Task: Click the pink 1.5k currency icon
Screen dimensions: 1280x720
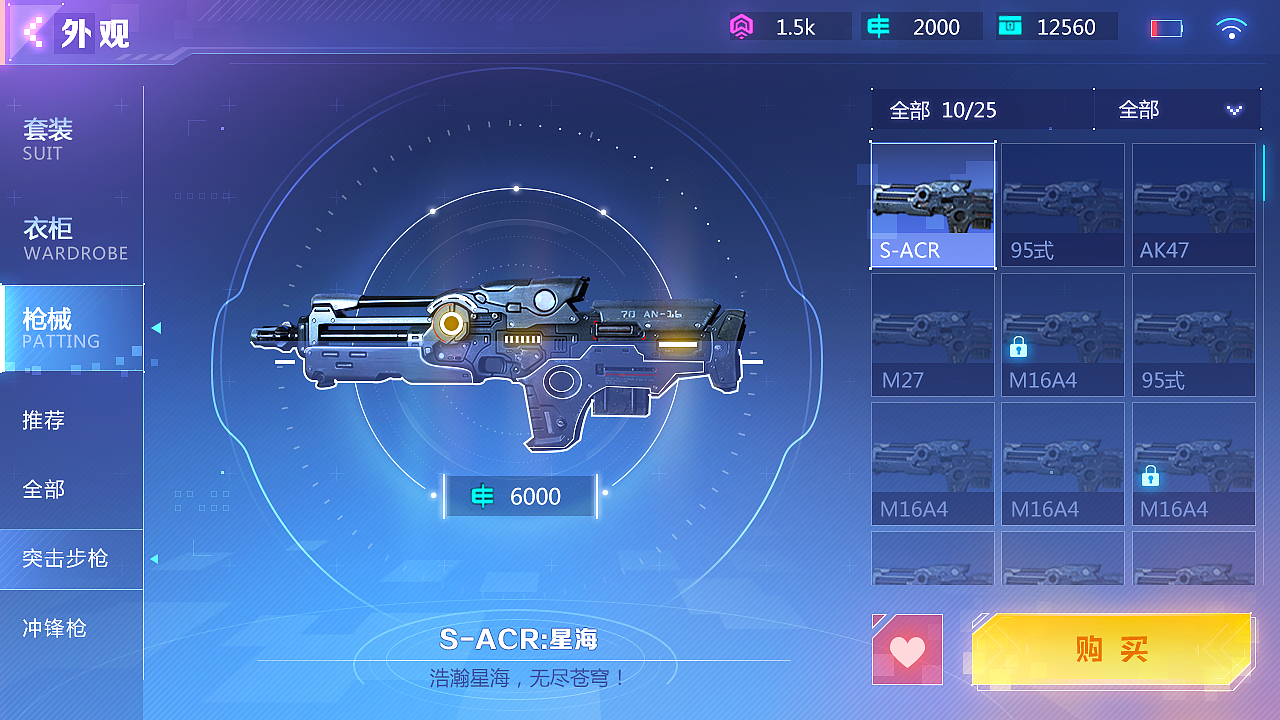Action: pos(741,27)
